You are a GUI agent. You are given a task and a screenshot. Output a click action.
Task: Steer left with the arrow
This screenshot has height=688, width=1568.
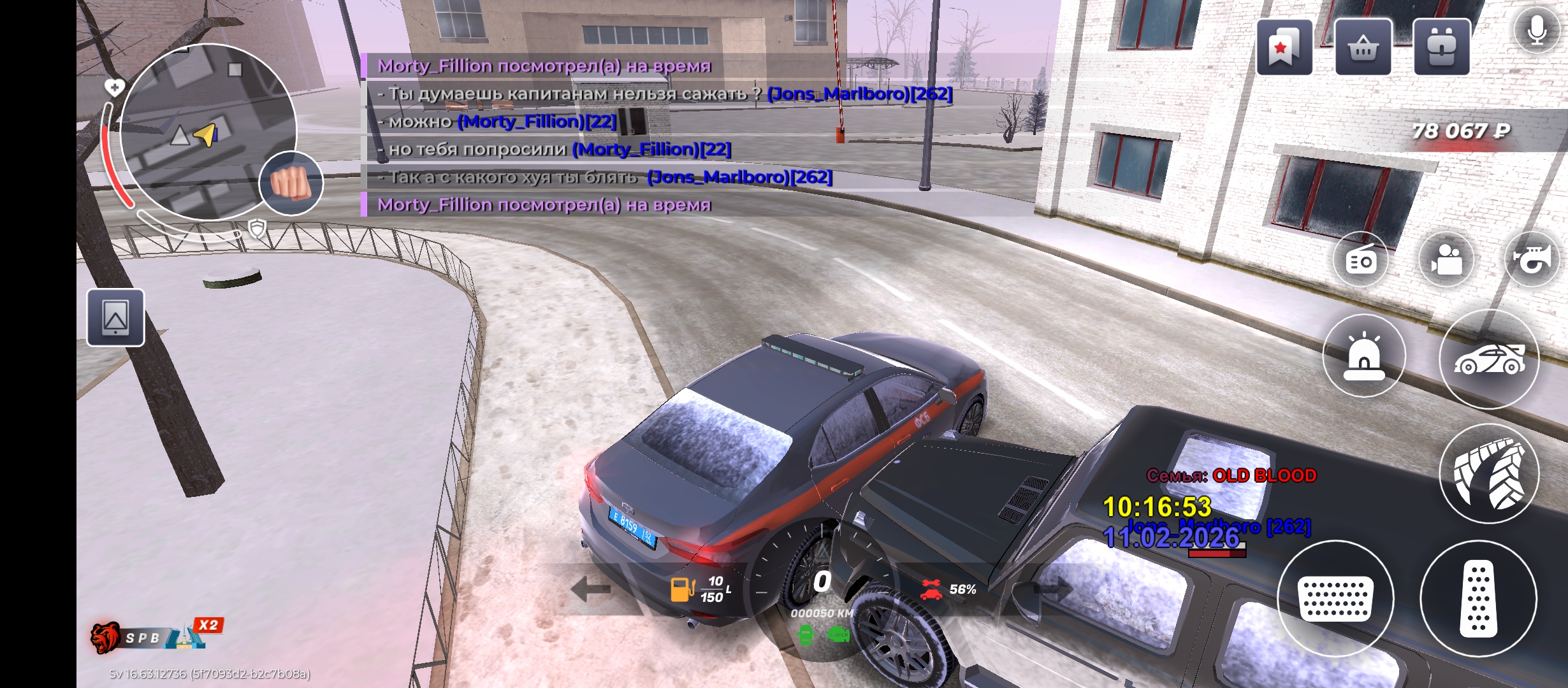(590, 589)
